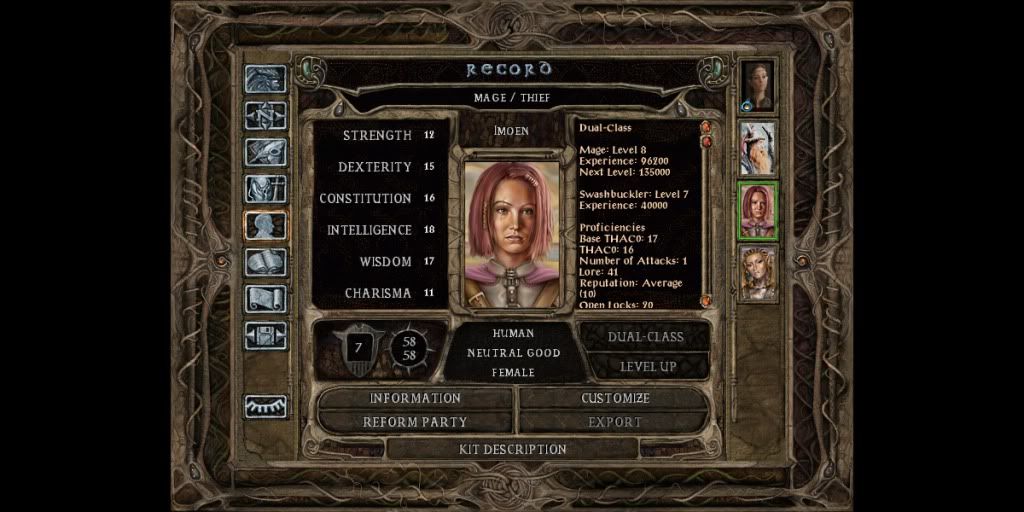Choose Reform Party
This screenshot has width=1024, height=512.
tap(415, 422)
